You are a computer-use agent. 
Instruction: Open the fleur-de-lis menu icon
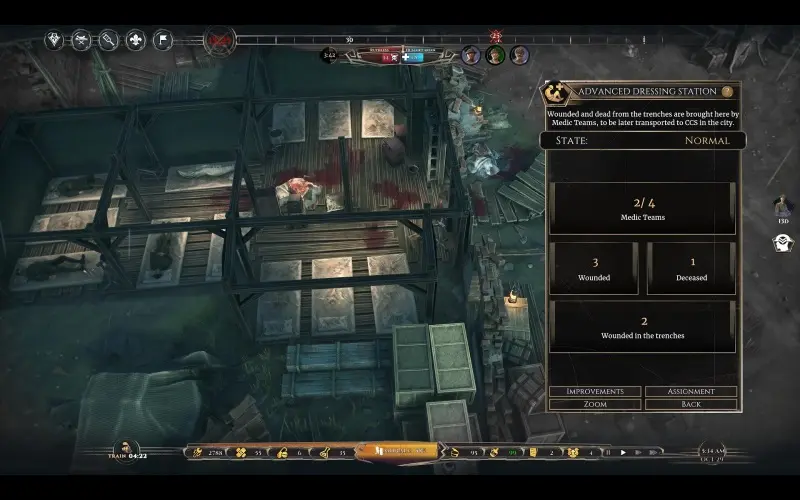tap(135, 41)
